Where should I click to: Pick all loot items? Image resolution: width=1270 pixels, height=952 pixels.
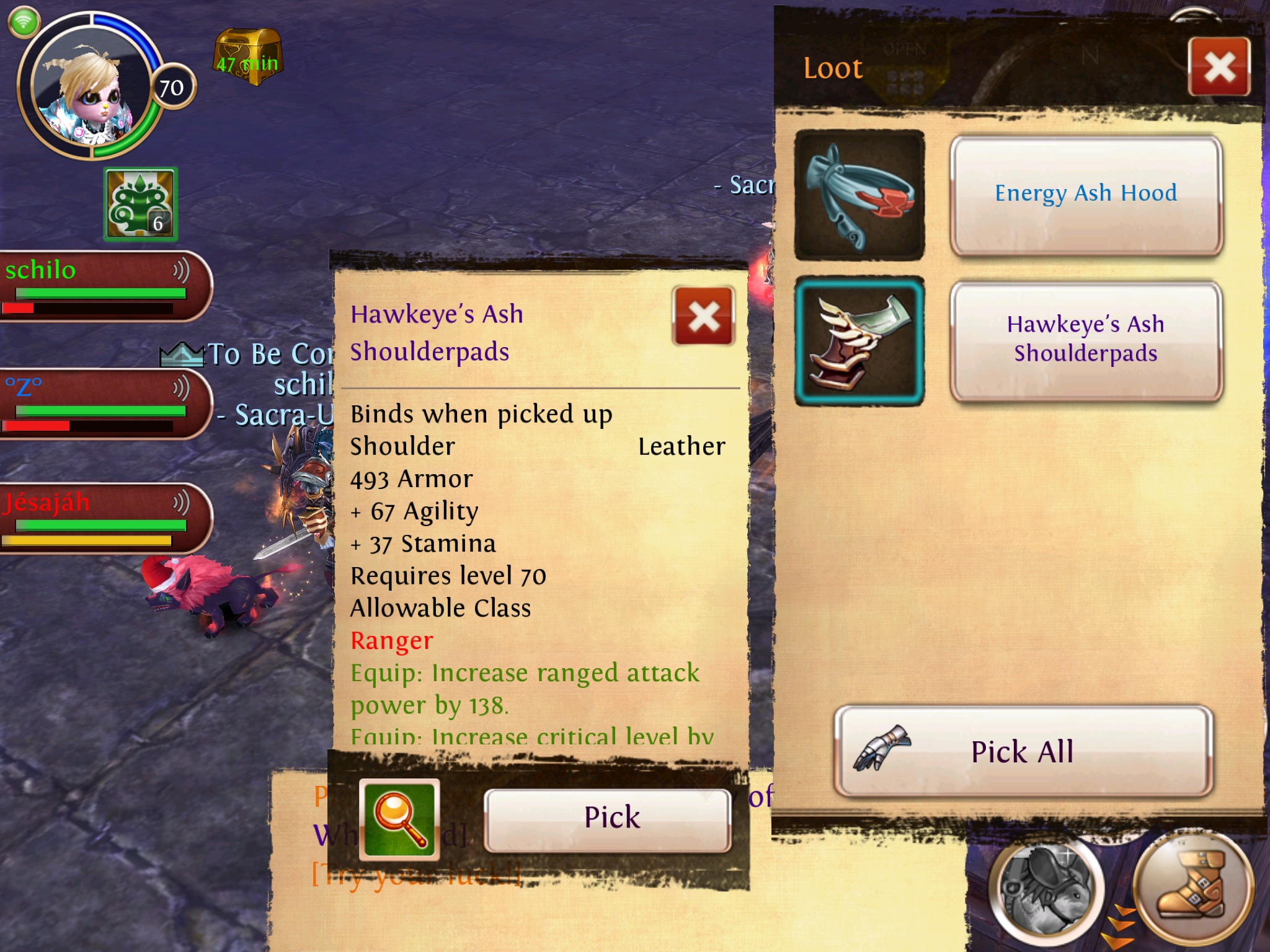1023,751
